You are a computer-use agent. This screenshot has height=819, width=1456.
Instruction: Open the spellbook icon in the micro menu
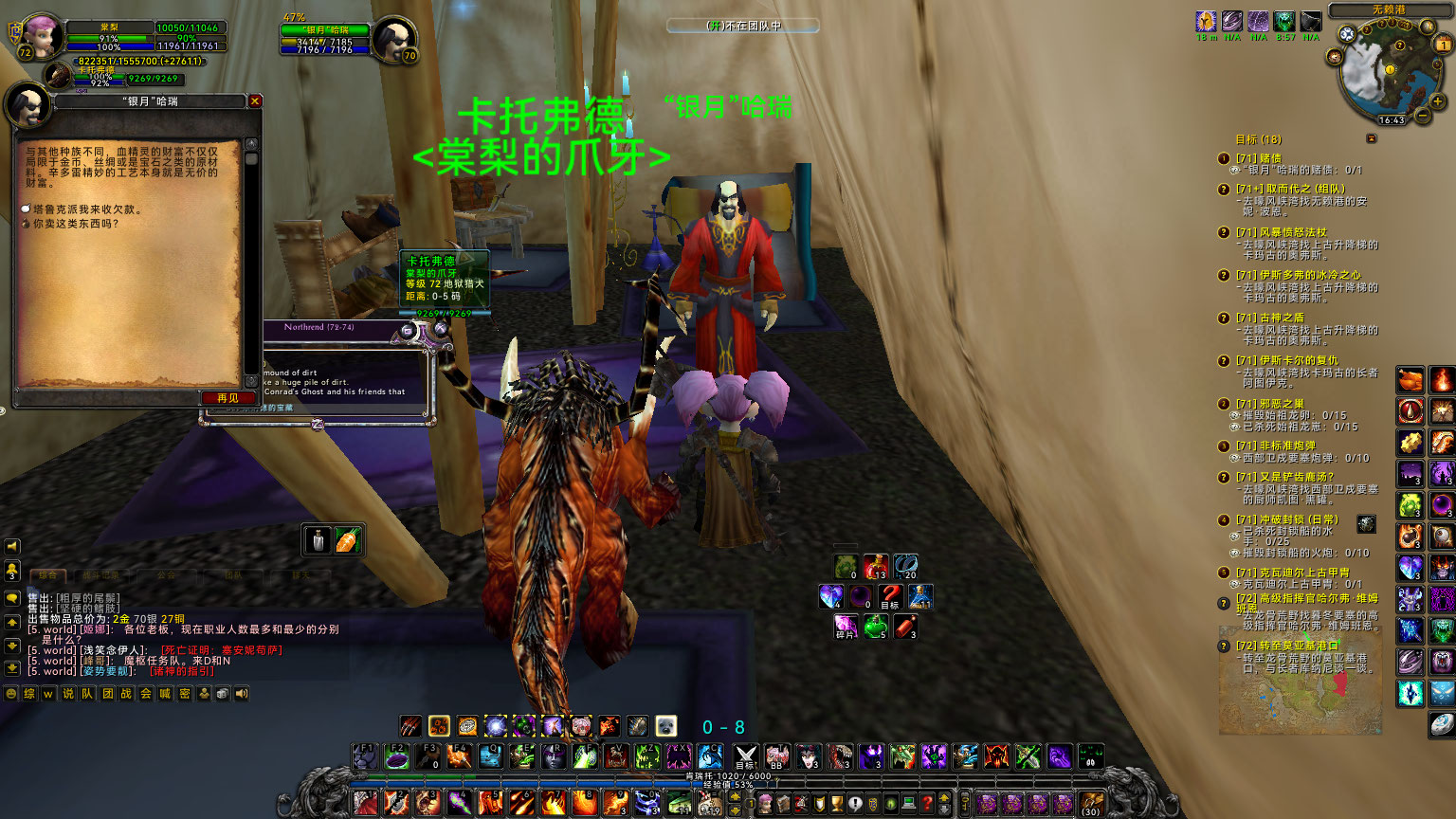(783, 802)
